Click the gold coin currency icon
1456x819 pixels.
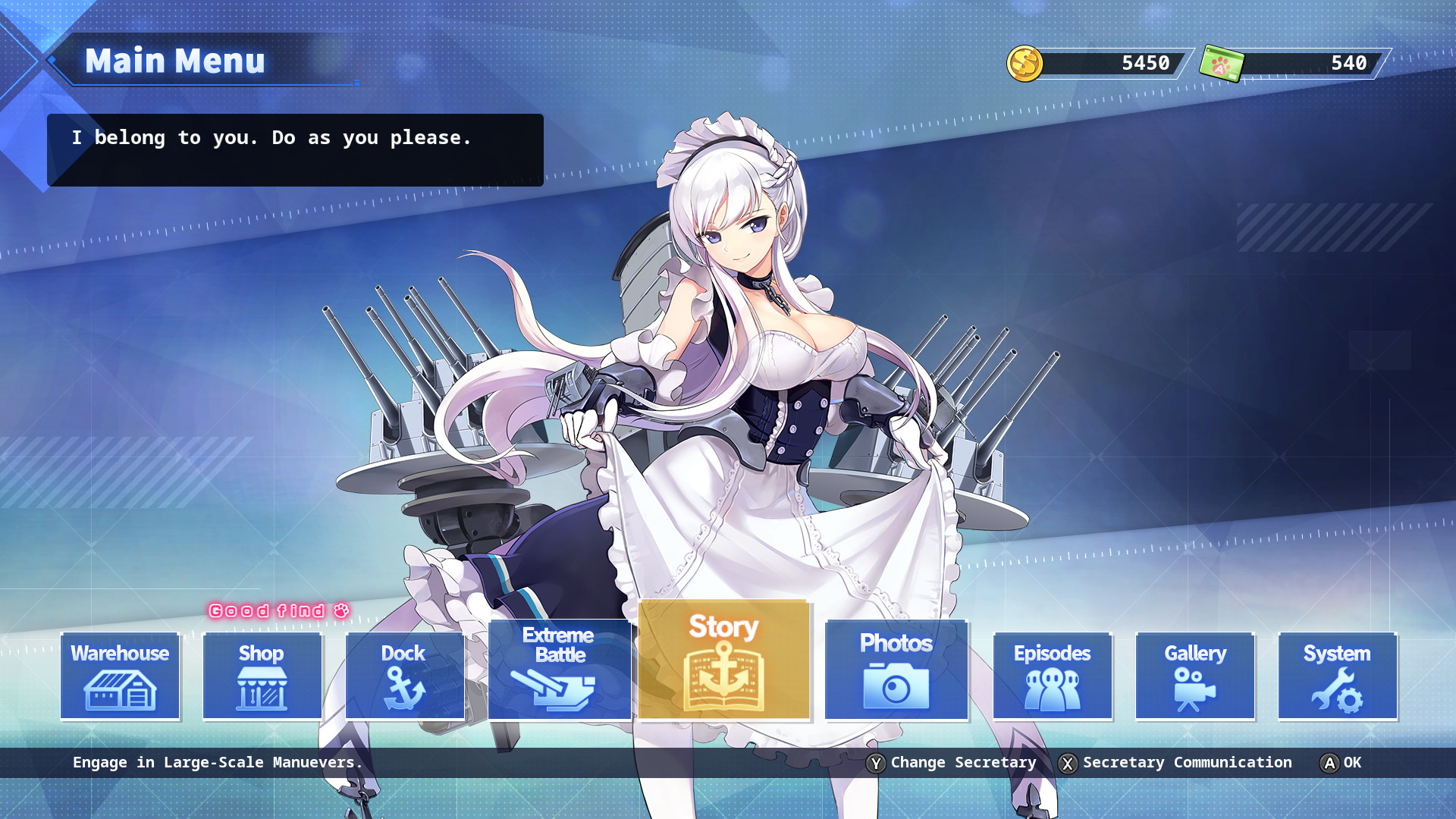(x=1025, y=63)
